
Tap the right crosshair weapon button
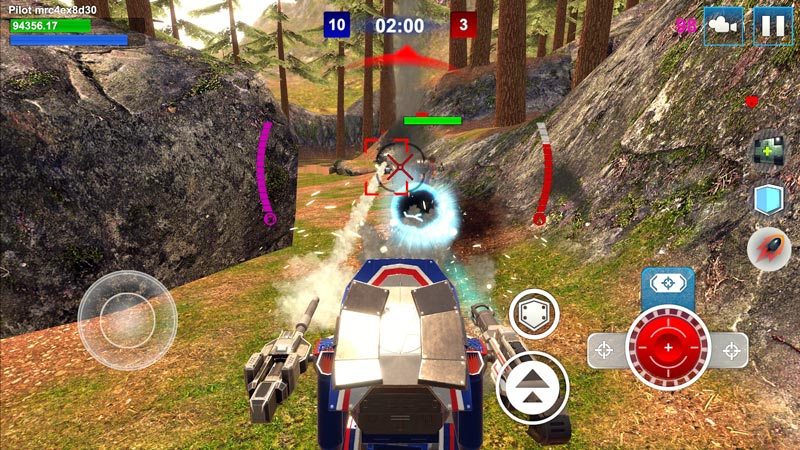[x=732, y=350]
